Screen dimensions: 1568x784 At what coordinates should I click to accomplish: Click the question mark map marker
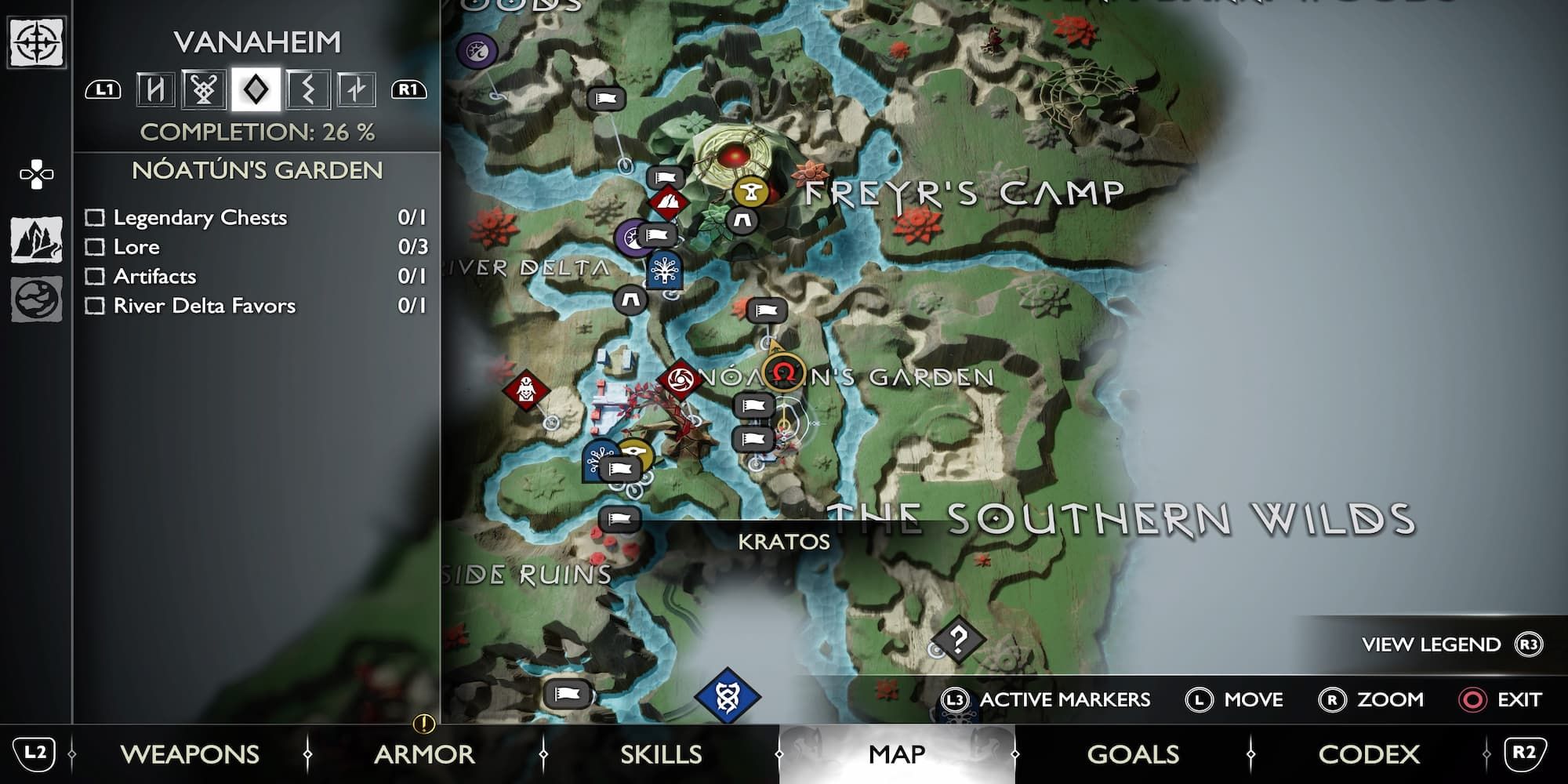click(958, 640)
